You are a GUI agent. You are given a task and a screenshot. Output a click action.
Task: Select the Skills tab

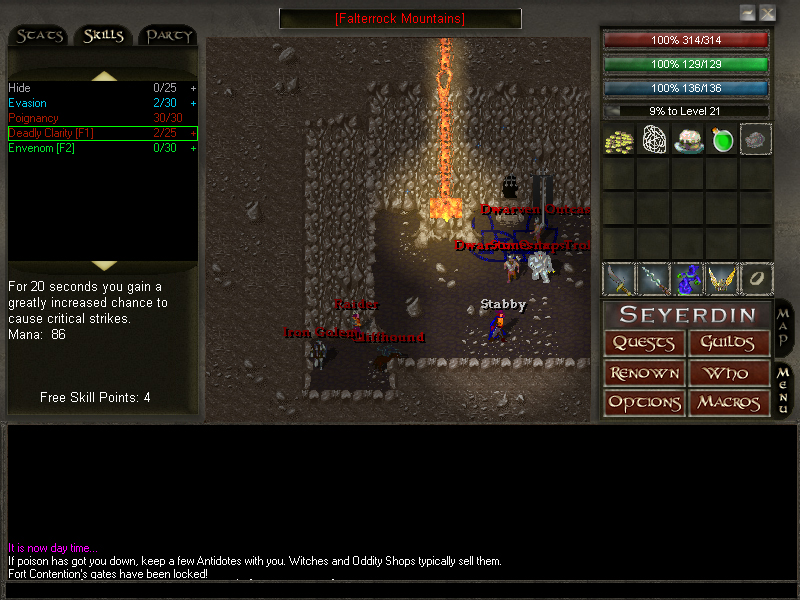tap(103, 36)
